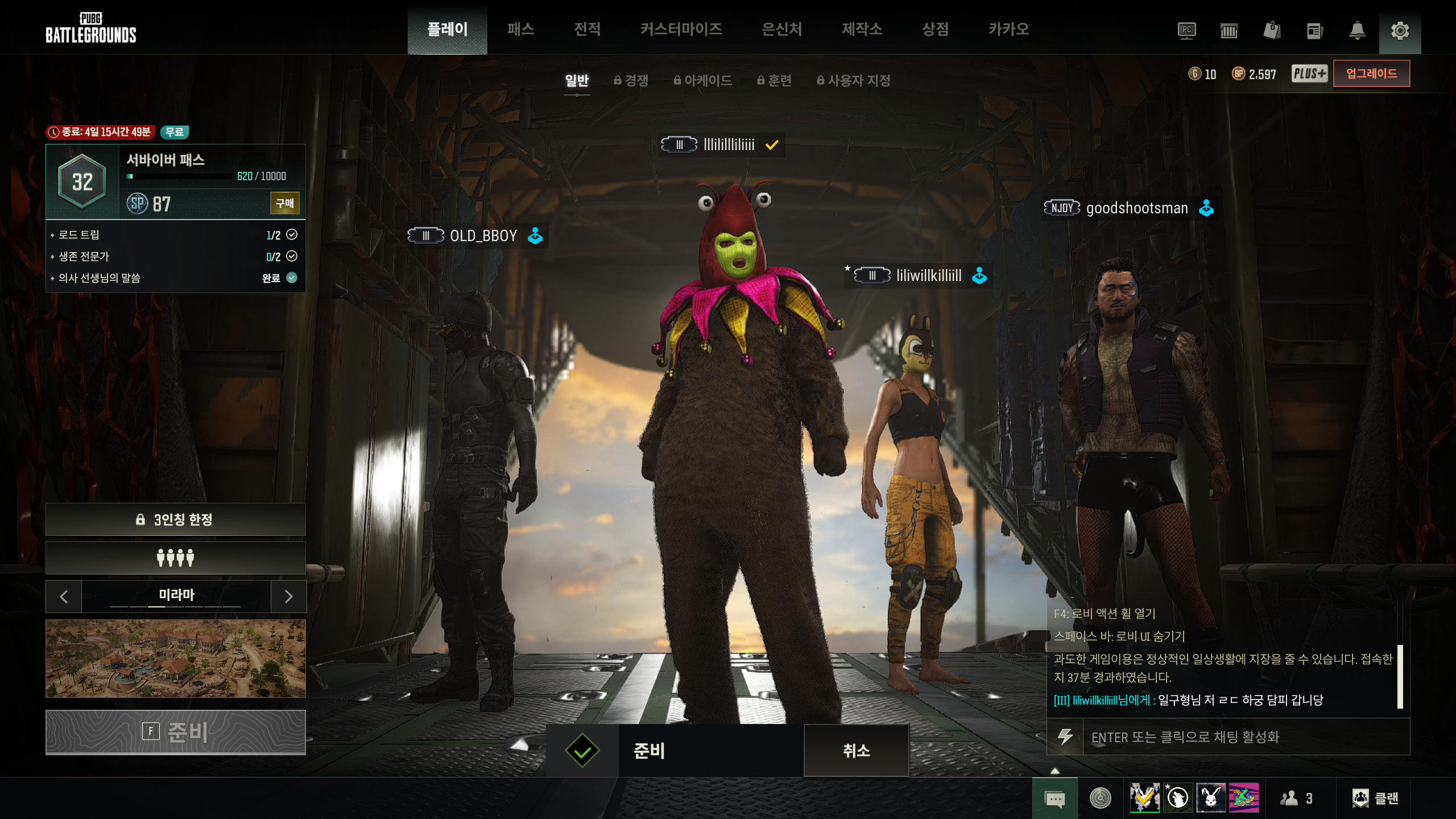Screen dimensions: 1456x819
Task: Open the friends list showing 3
Action: pos(1297,799)
